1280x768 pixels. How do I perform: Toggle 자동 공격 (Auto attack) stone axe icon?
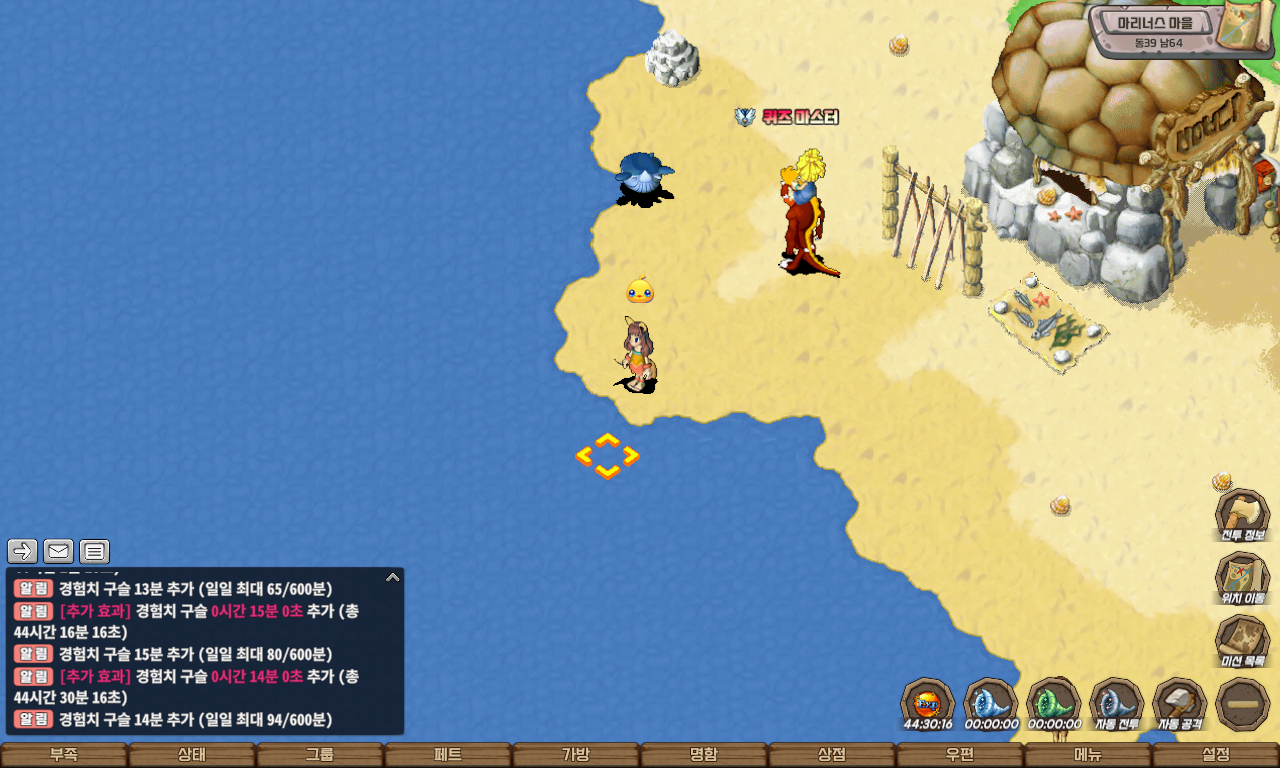tap(1180, 704)
